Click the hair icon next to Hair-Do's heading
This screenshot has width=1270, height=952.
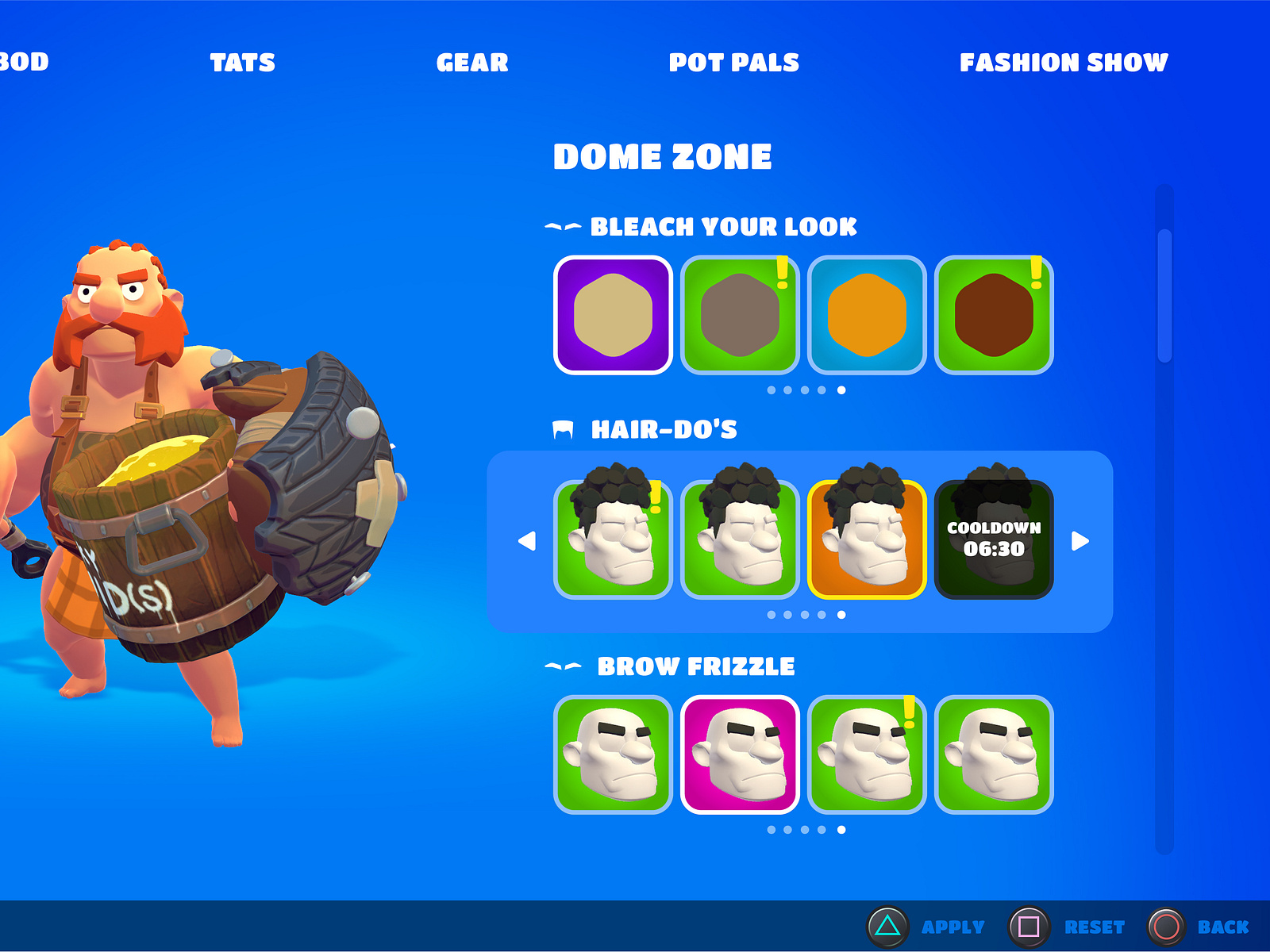[565, 429]
